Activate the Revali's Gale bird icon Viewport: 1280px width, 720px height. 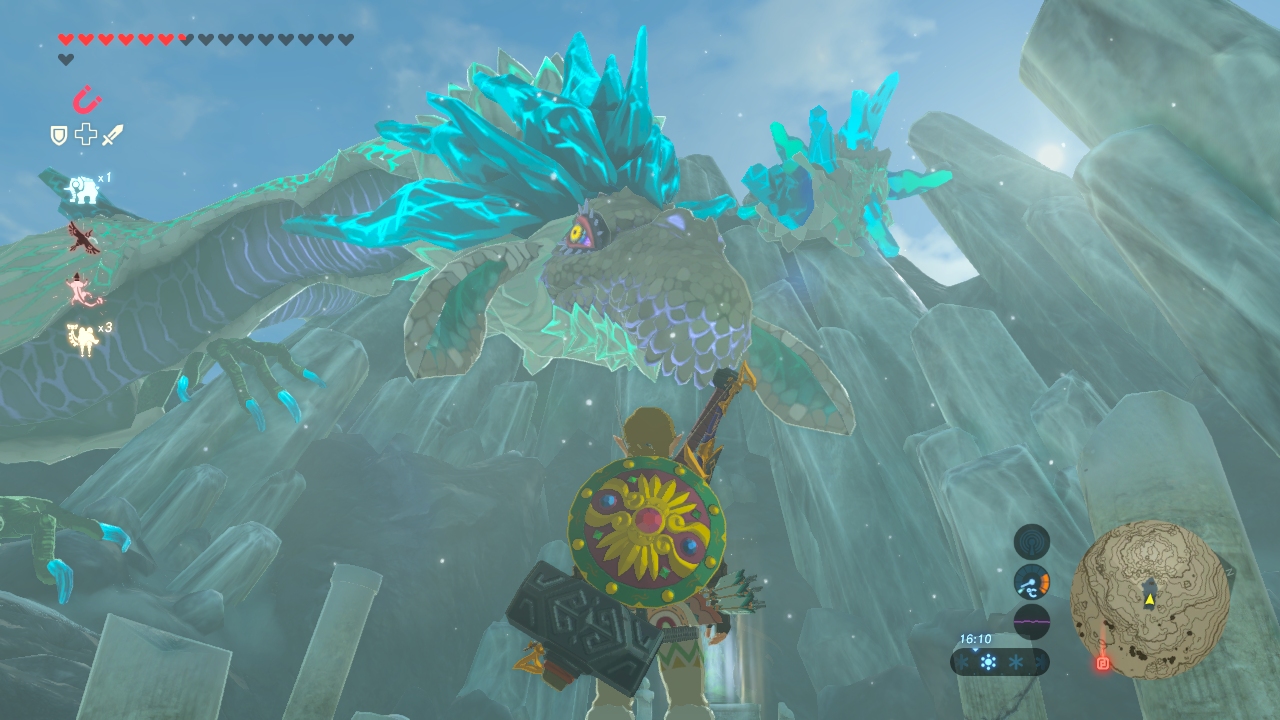coord(81,237)
